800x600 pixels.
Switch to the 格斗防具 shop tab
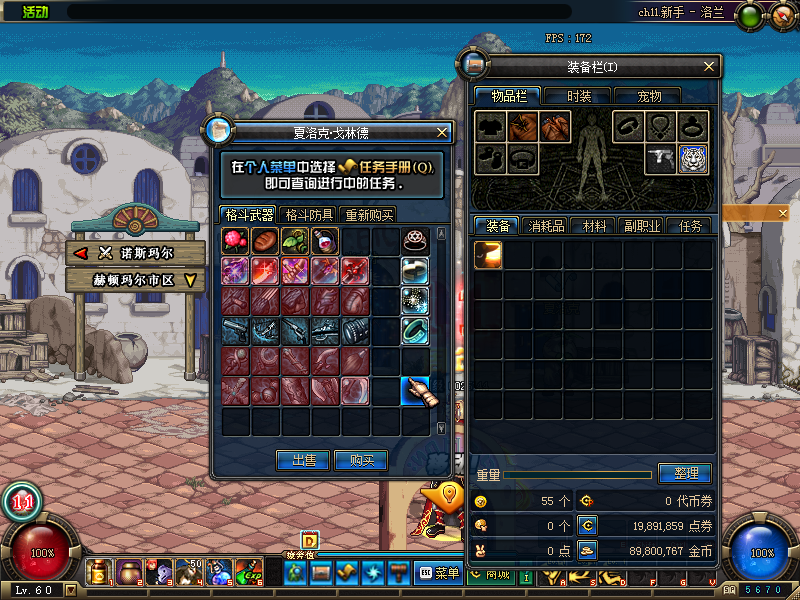[x=308, y=215]
